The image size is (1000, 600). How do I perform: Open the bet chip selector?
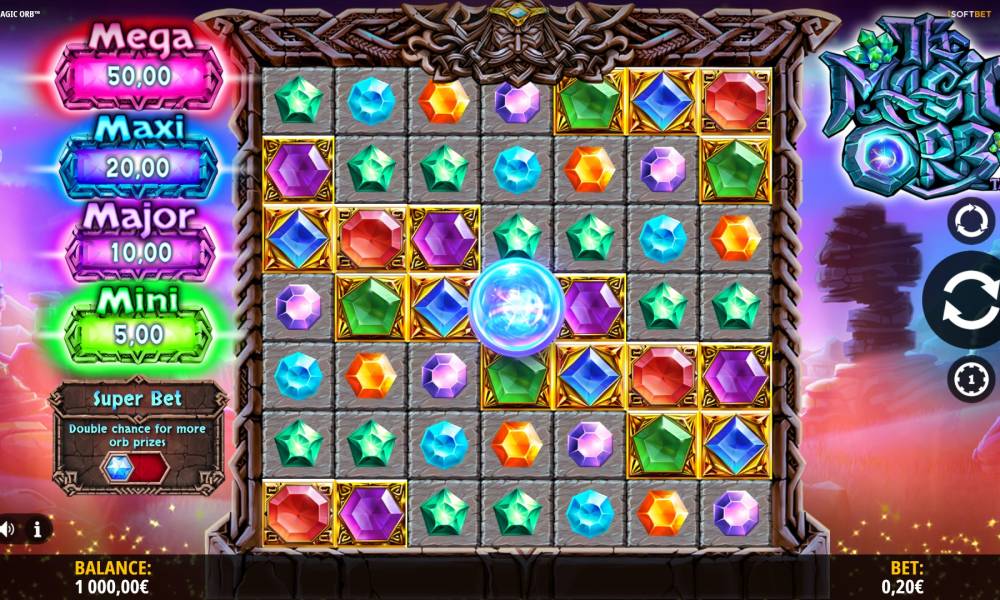(970, 379)
